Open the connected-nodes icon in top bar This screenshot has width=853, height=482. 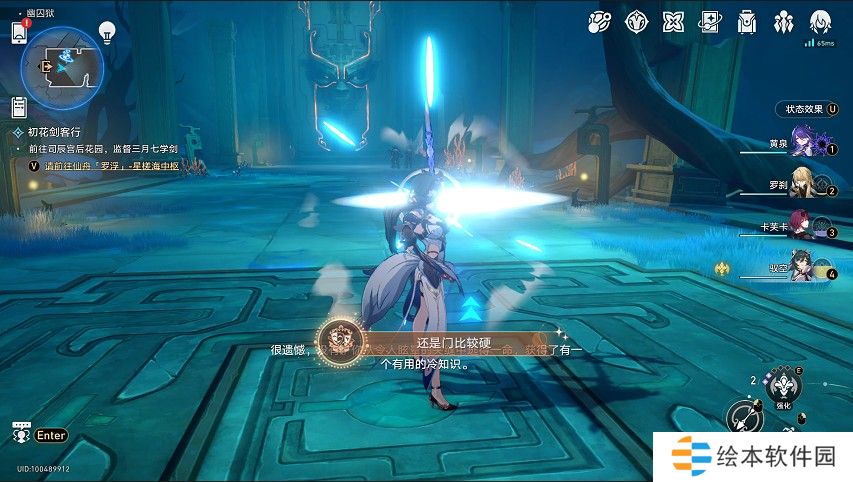pyautogui.click(x=598, y=21)
